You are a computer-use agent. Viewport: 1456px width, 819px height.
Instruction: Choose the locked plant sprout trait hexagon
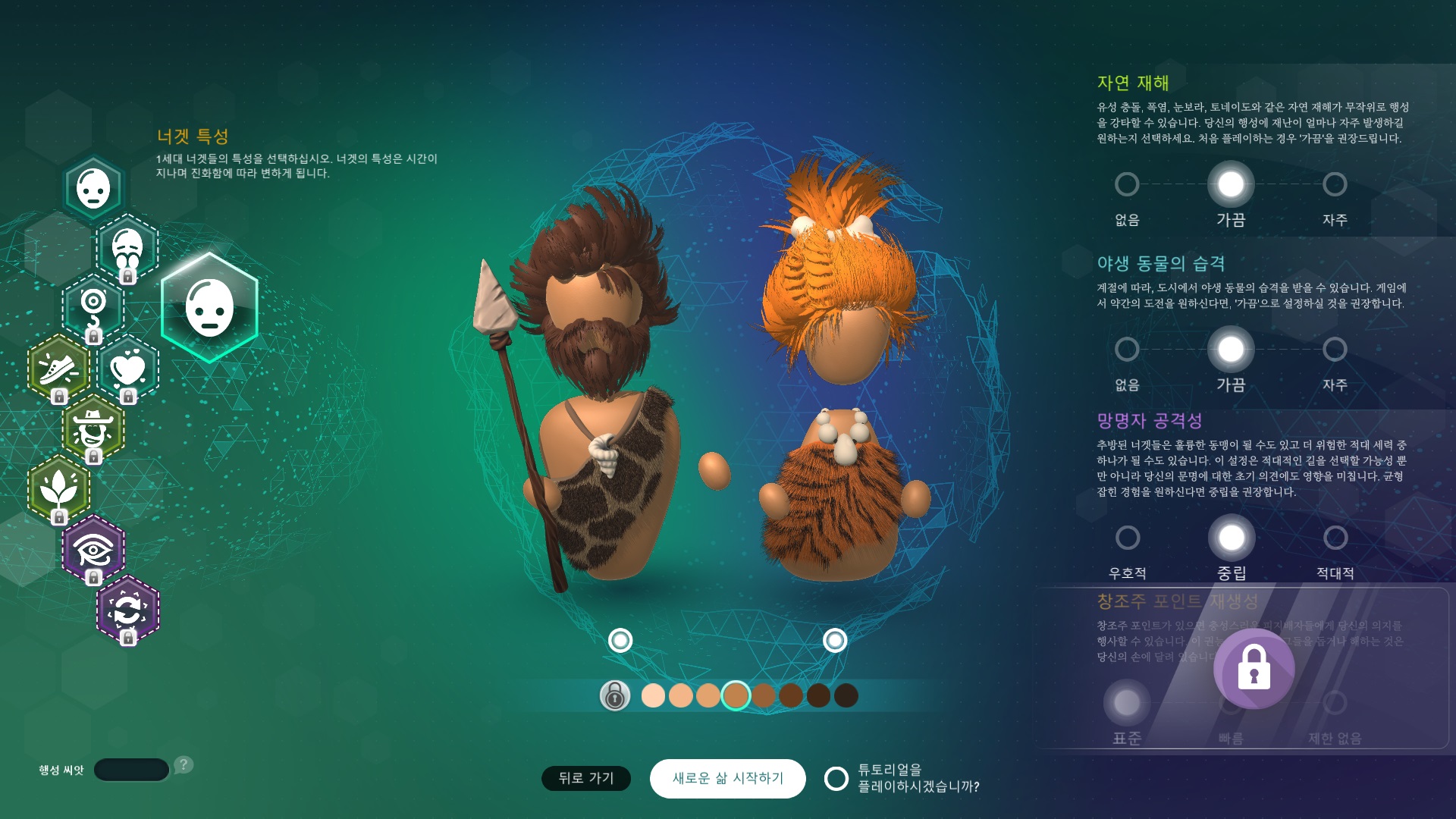click(58, 488)
